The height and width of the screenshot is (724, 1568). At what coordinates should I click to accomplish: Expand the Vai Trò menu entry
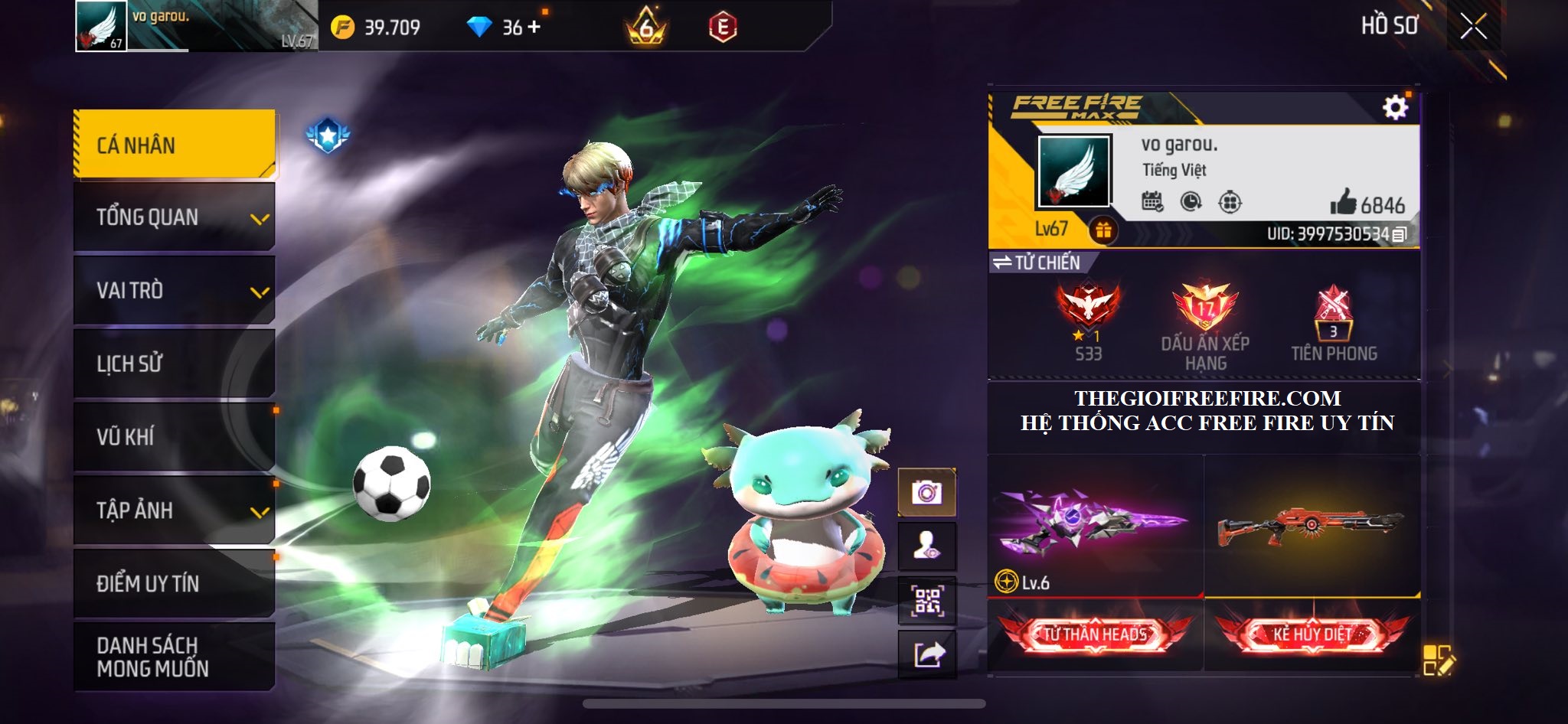tap(175, 291)
